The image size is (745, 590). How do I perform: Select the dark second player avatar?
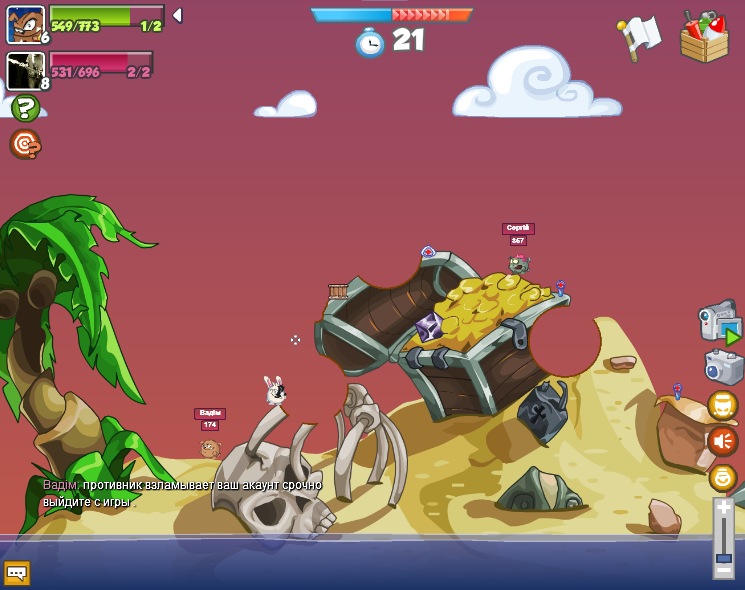coord(25,71)
